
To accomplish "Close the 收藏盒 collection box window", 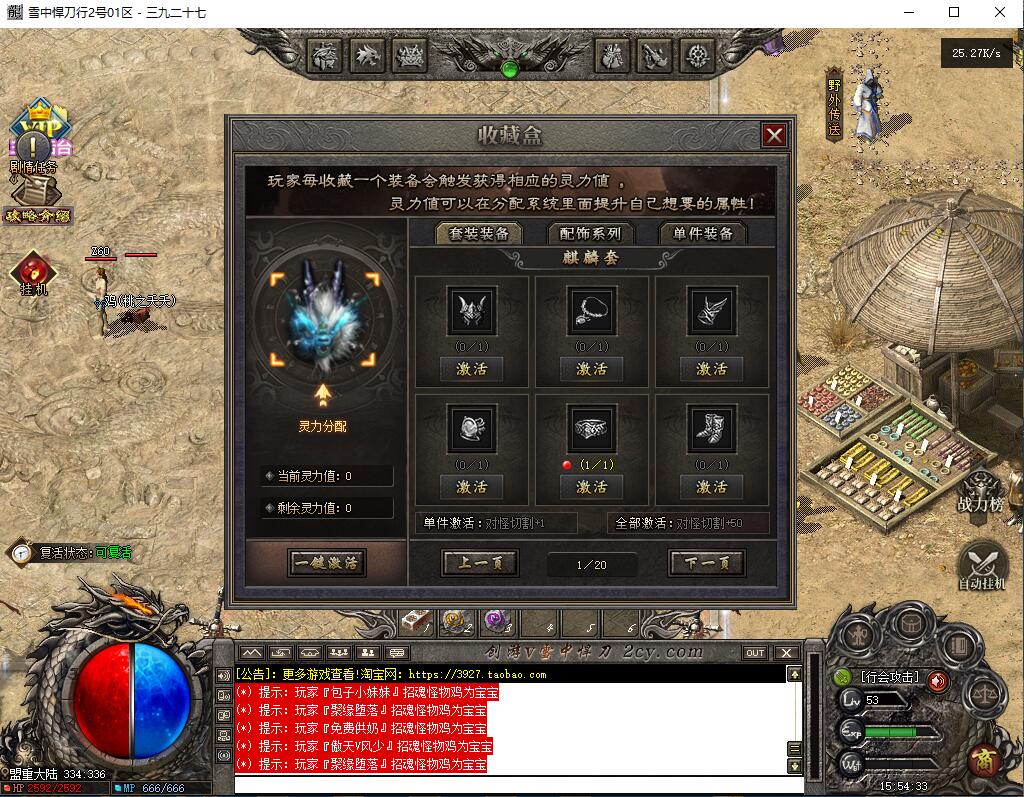I will (773, 136).
